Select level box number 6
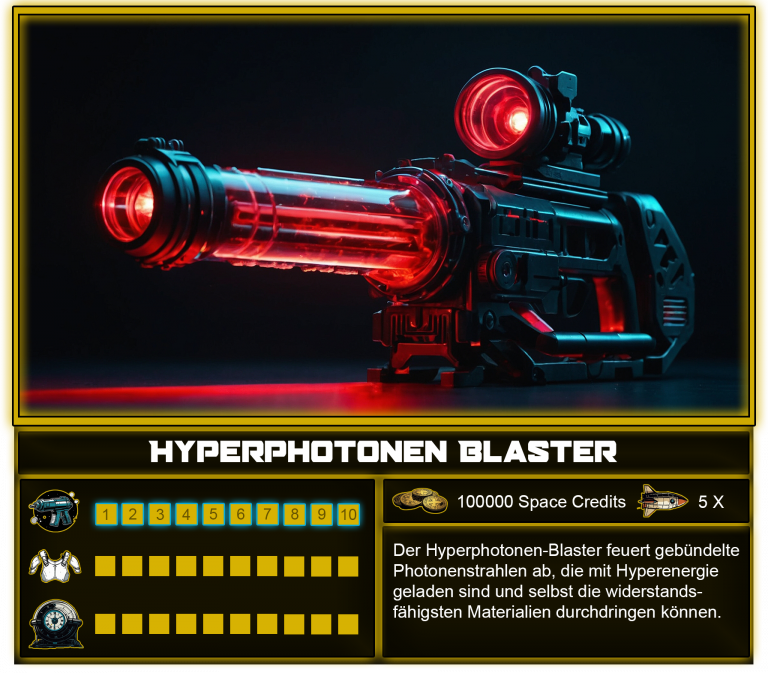Image resolution: width=768 pixels, height=673 pixels. (x=241, y=515)
